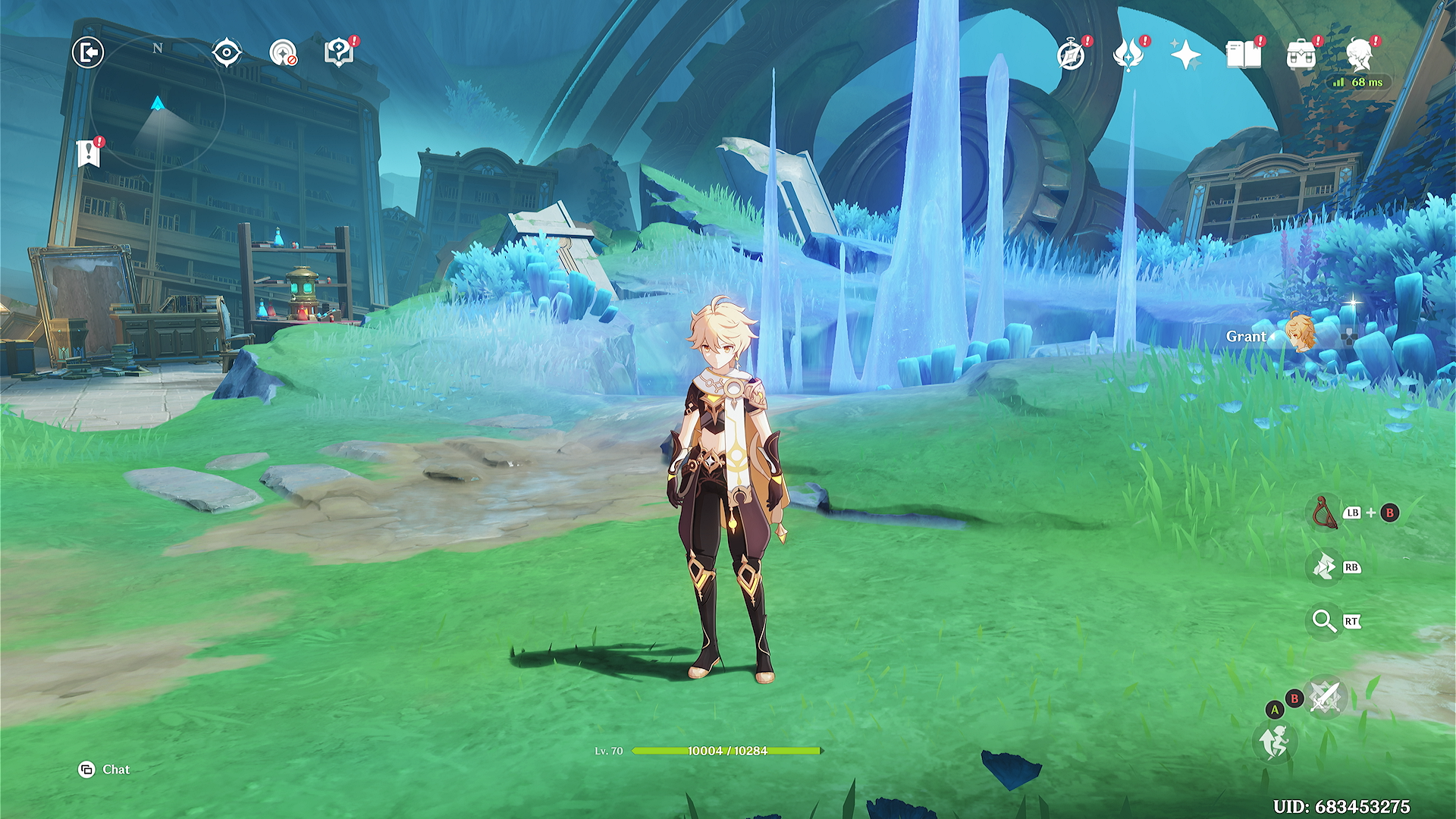The width and height of the screenshot is (1456, 819).
Task: Open the circular minimap
Action: click(158, 104)
